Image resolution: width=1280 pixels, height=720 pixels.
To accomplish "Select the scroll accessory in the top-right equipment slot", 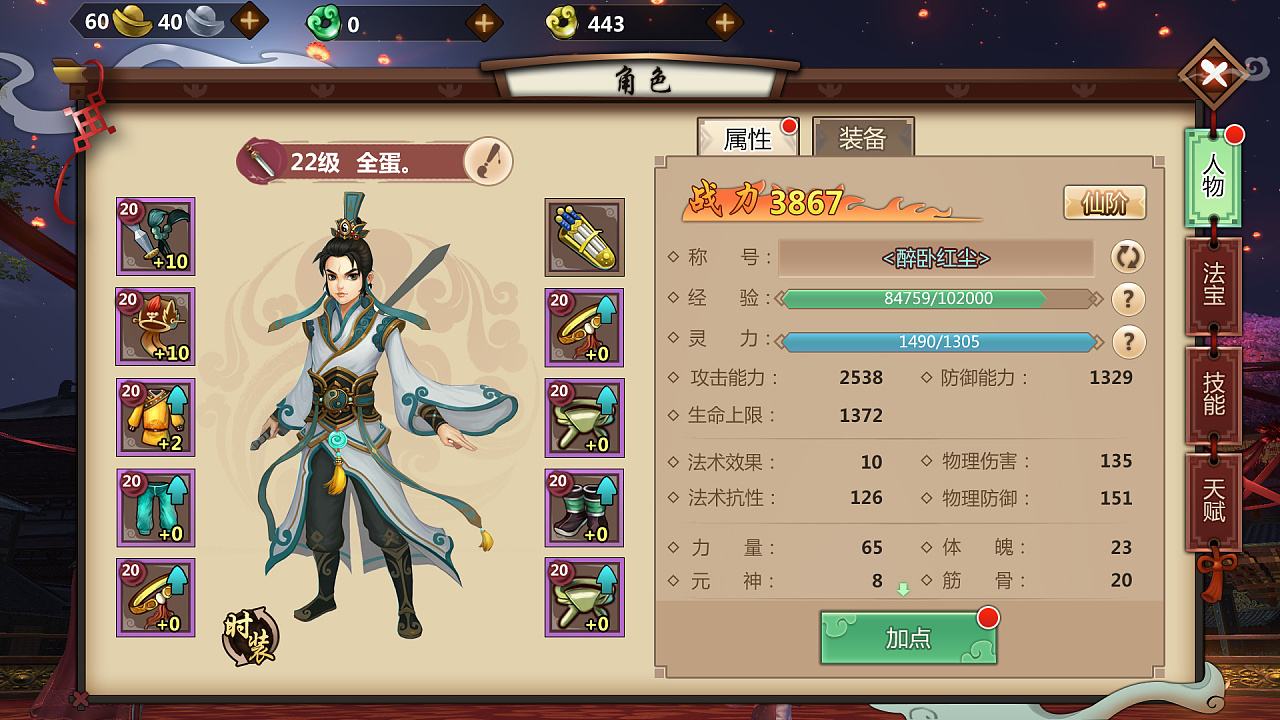I will point(585,238).
